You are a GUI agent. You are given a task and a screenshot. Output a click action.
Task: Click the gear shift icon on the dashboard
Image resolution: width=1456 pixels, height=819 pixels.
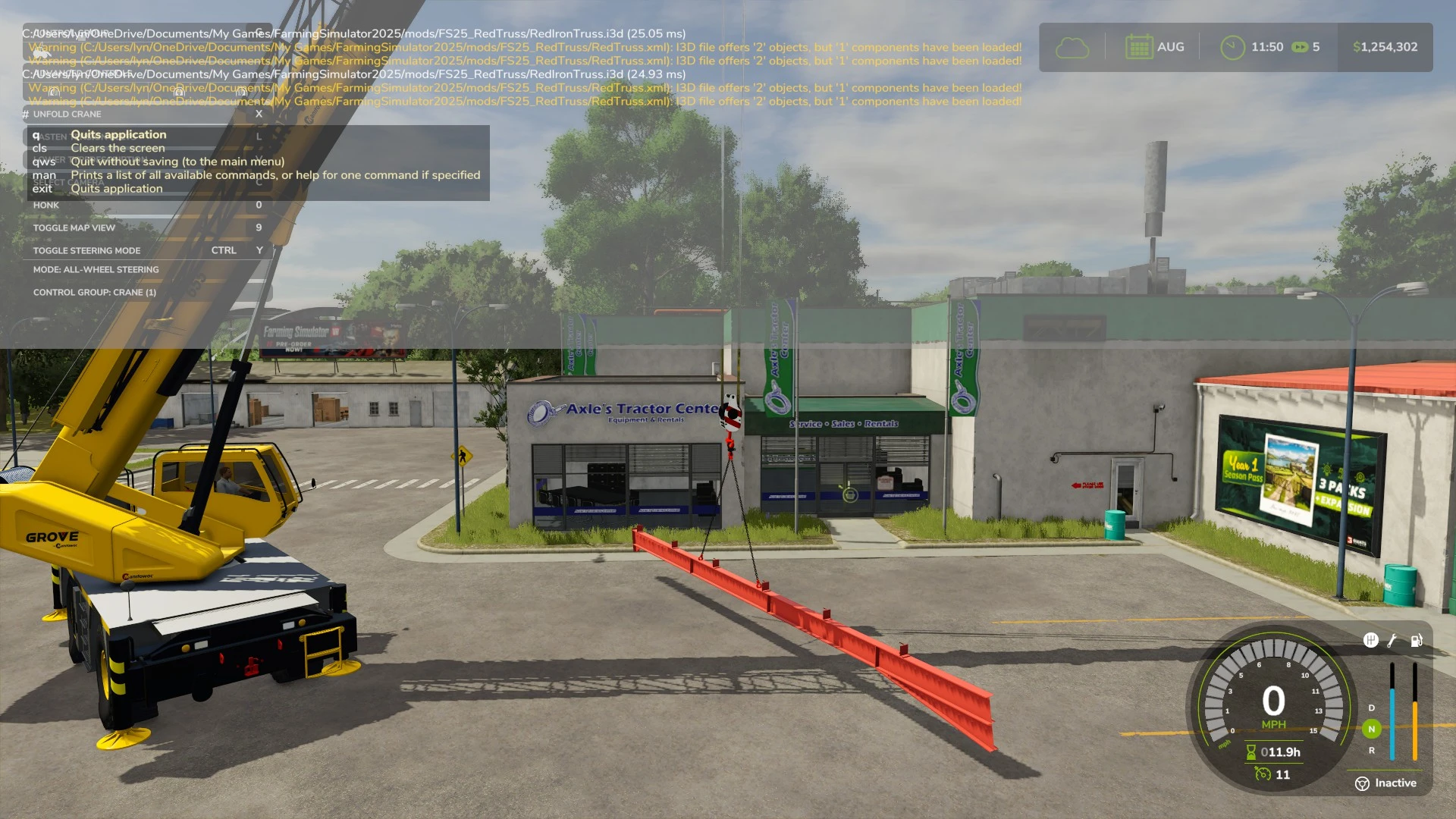pos(1370,641)
